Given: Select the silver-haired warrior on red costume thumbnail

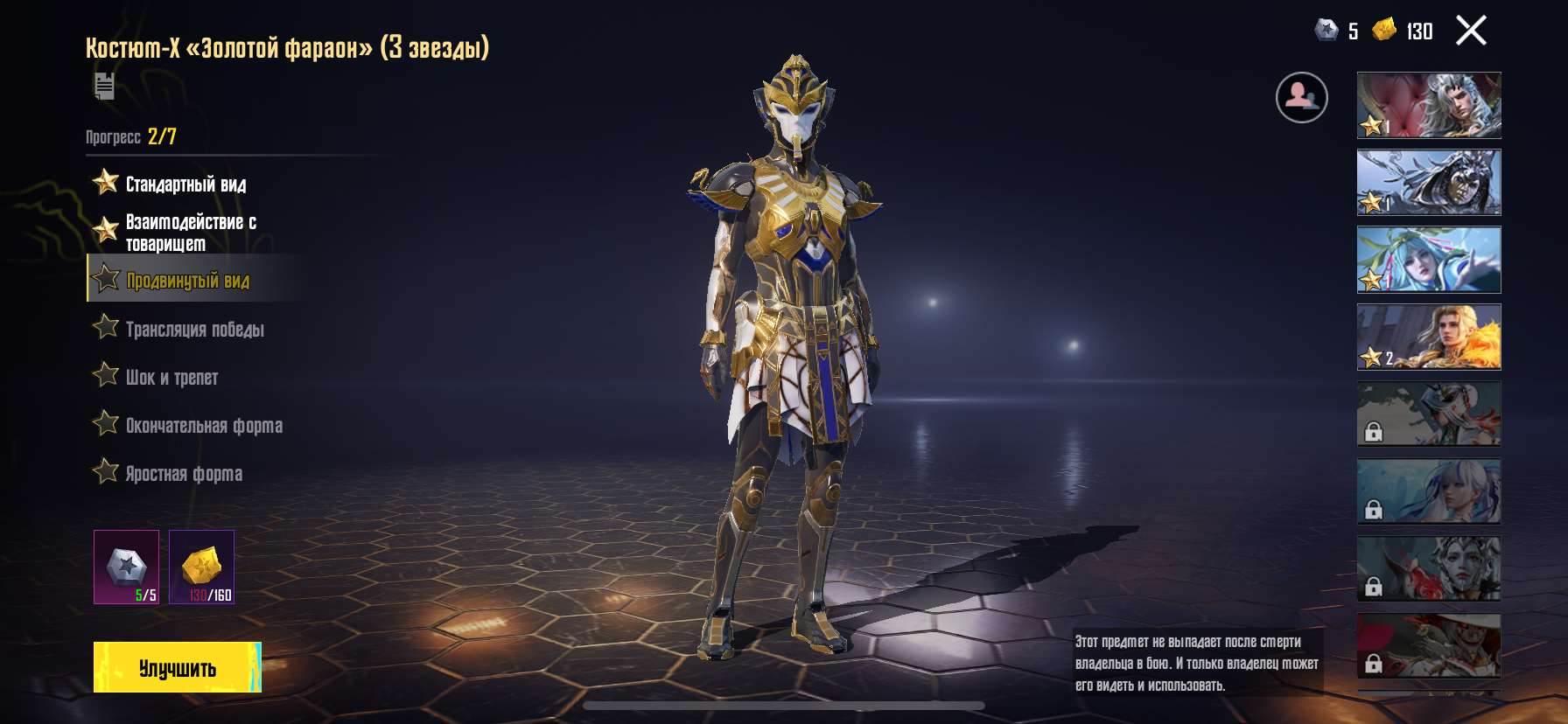Looking at the screenshot, I should point(1428,105).
